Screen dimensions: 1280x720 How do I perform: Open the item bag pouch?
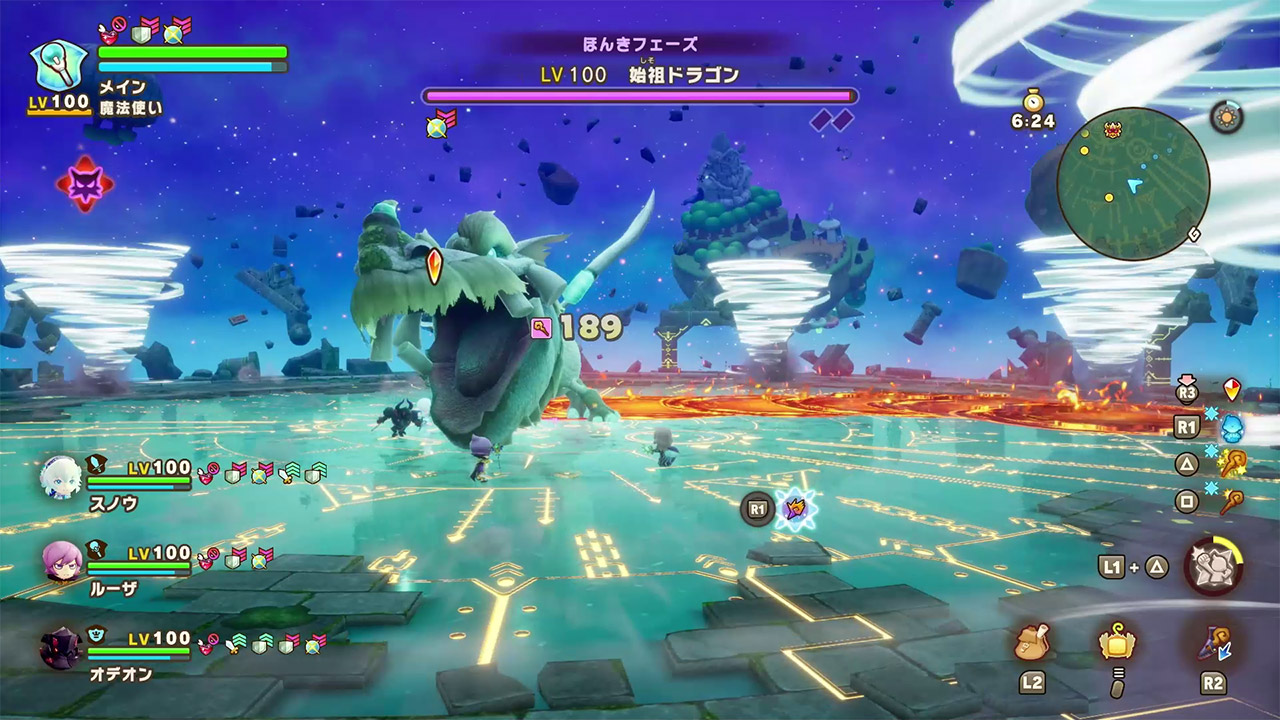[1031, 642]
